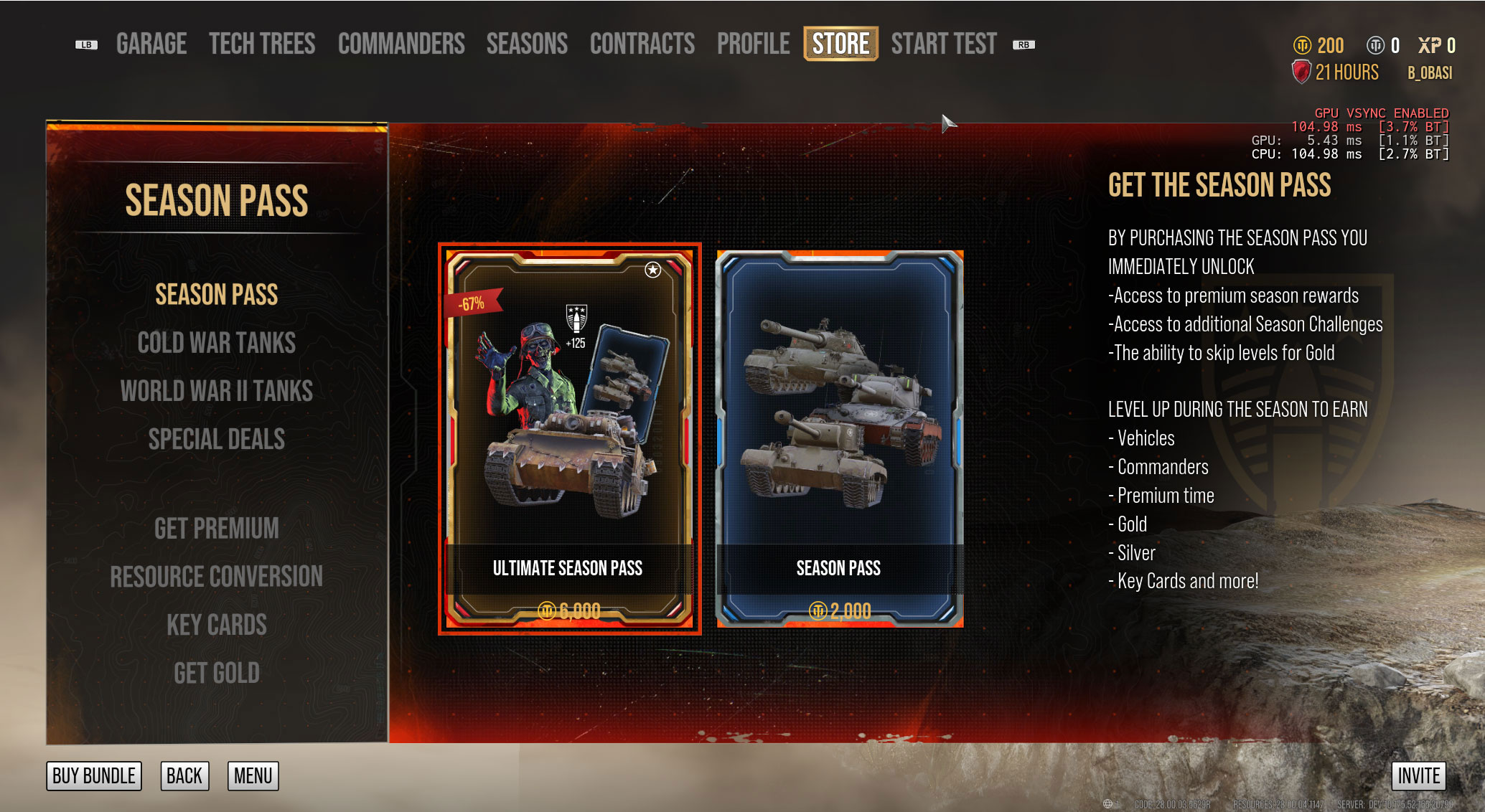Open the Seasons tab

(527, 44)
